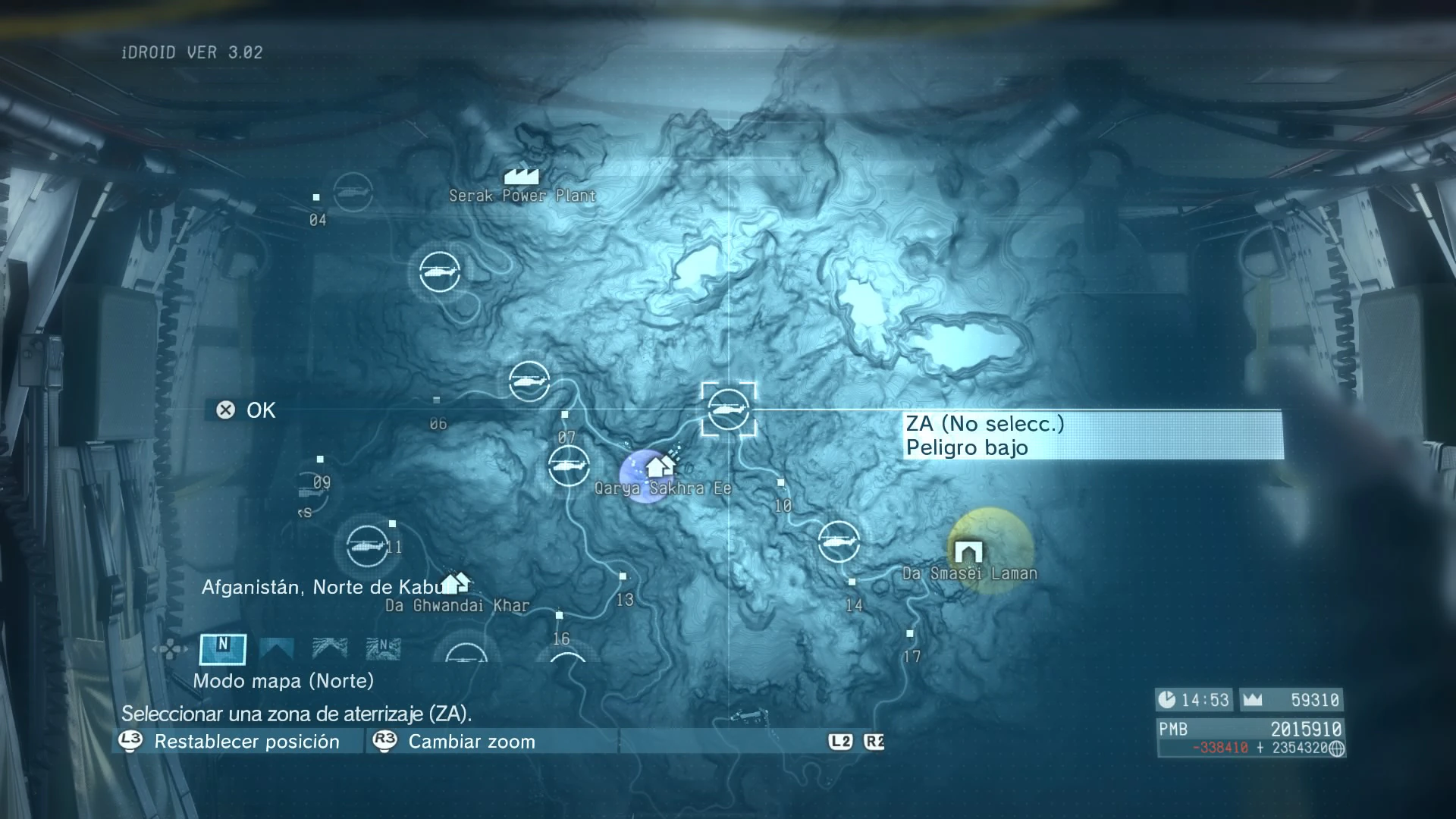Choose the landing zone below Serak Power Plant
The image size is (1456, 819).
click(439, 271)
